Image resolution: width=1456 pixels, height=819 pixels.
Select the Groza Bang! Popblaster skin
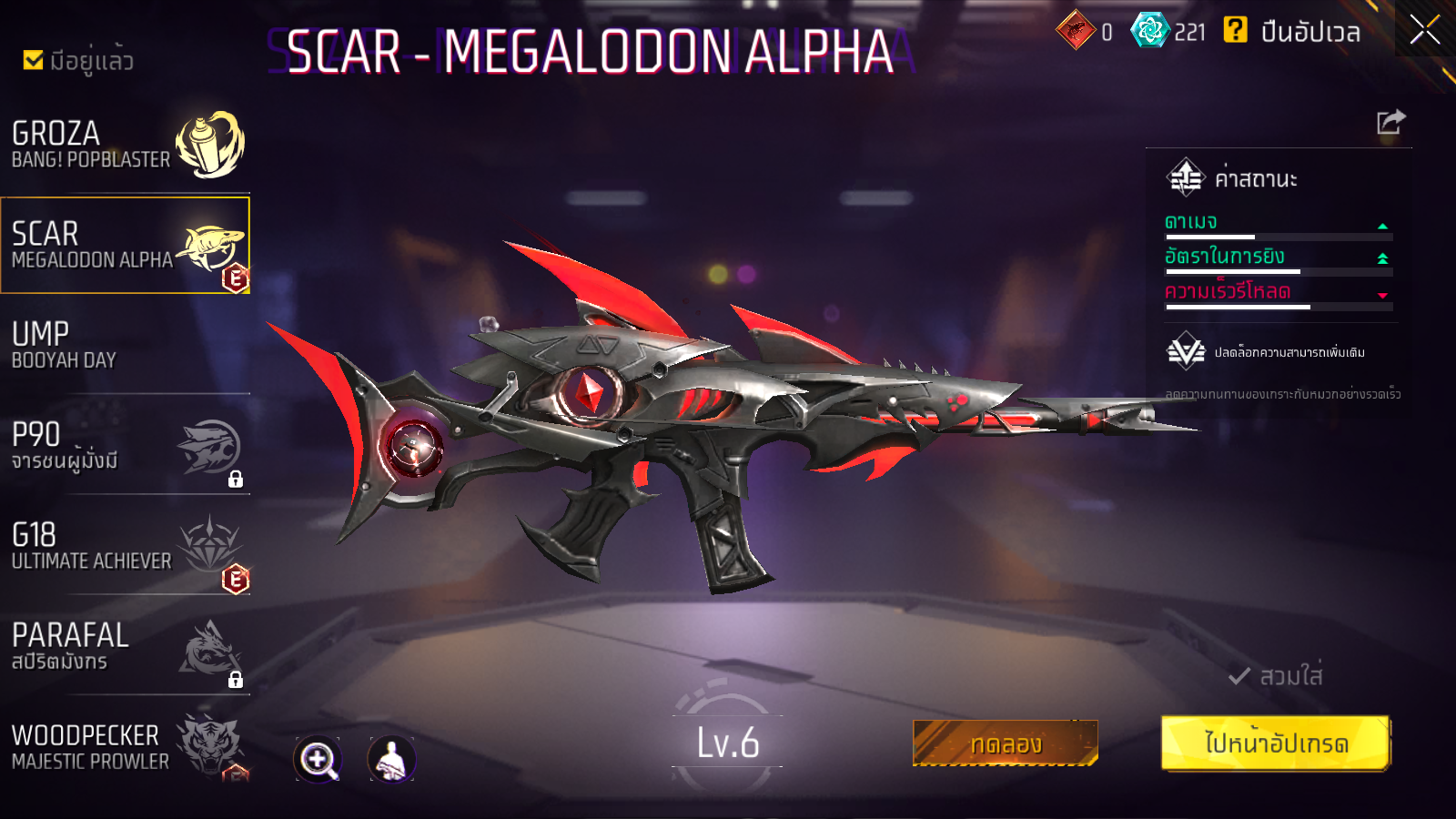tap(126, 146)
